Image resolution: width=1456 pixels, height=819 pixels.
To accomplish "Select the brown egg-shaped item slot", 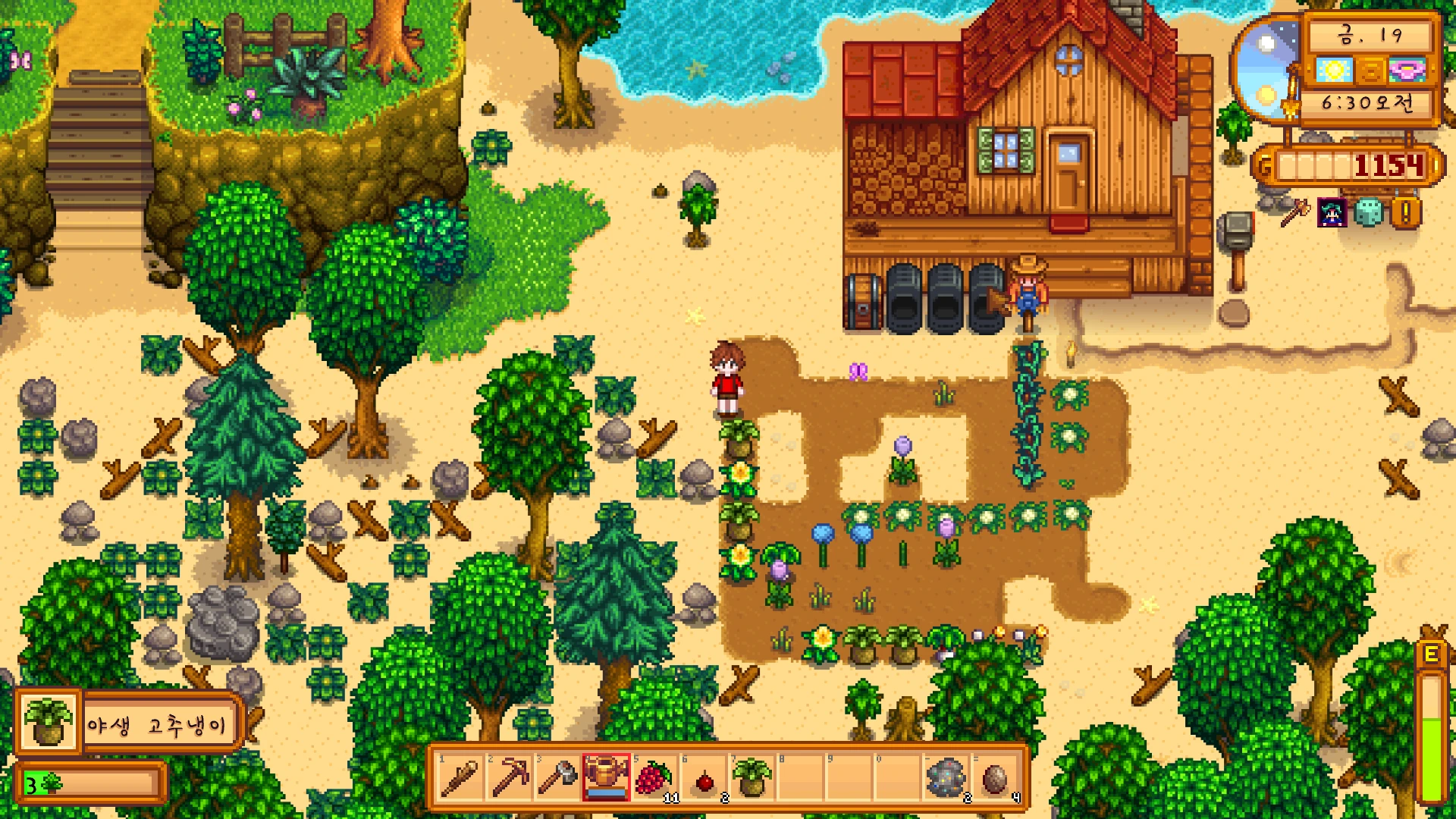I will 994,778.
